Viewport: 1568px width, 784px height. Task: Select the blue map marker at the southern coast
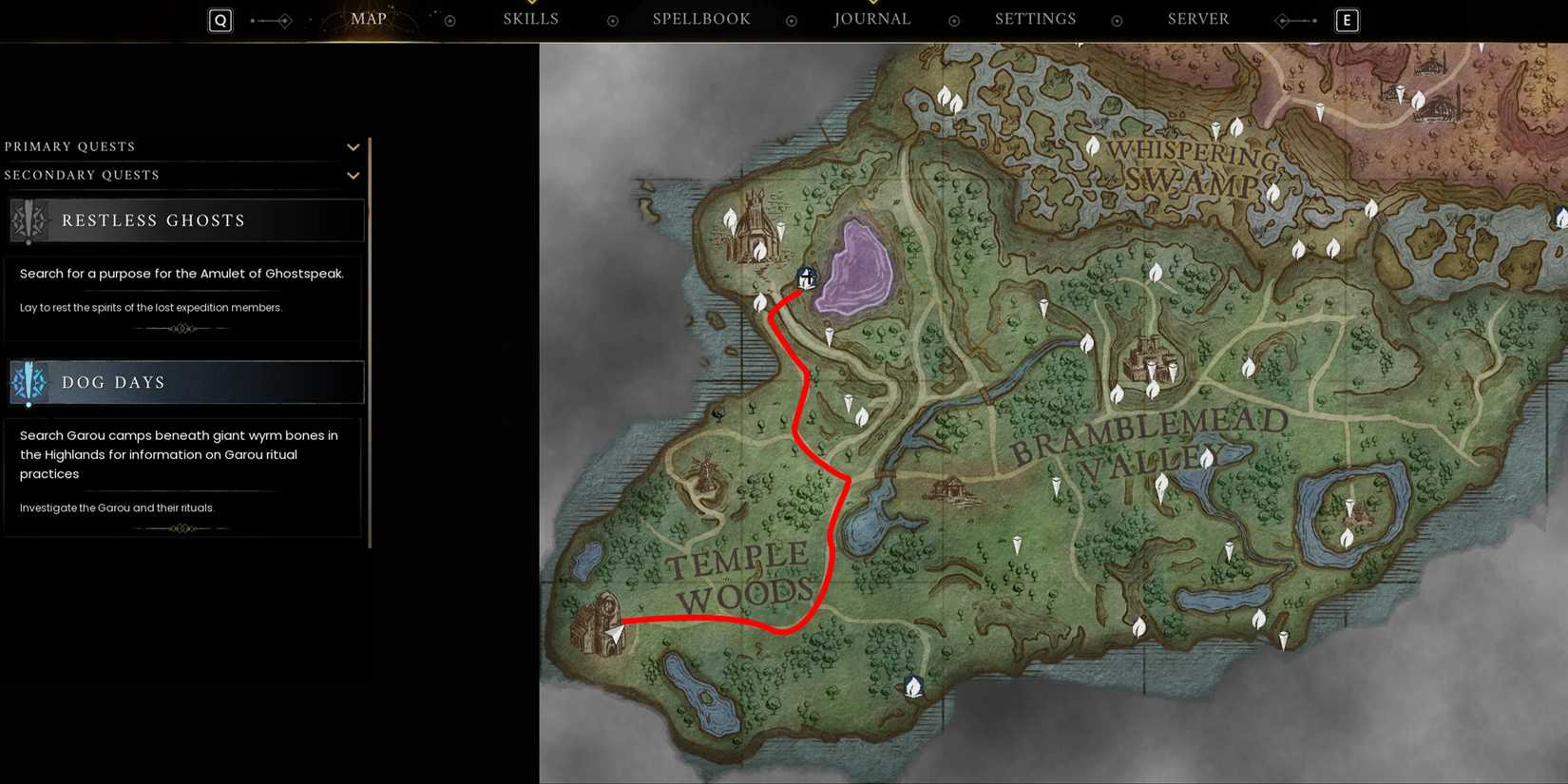[x=912, y=685]
